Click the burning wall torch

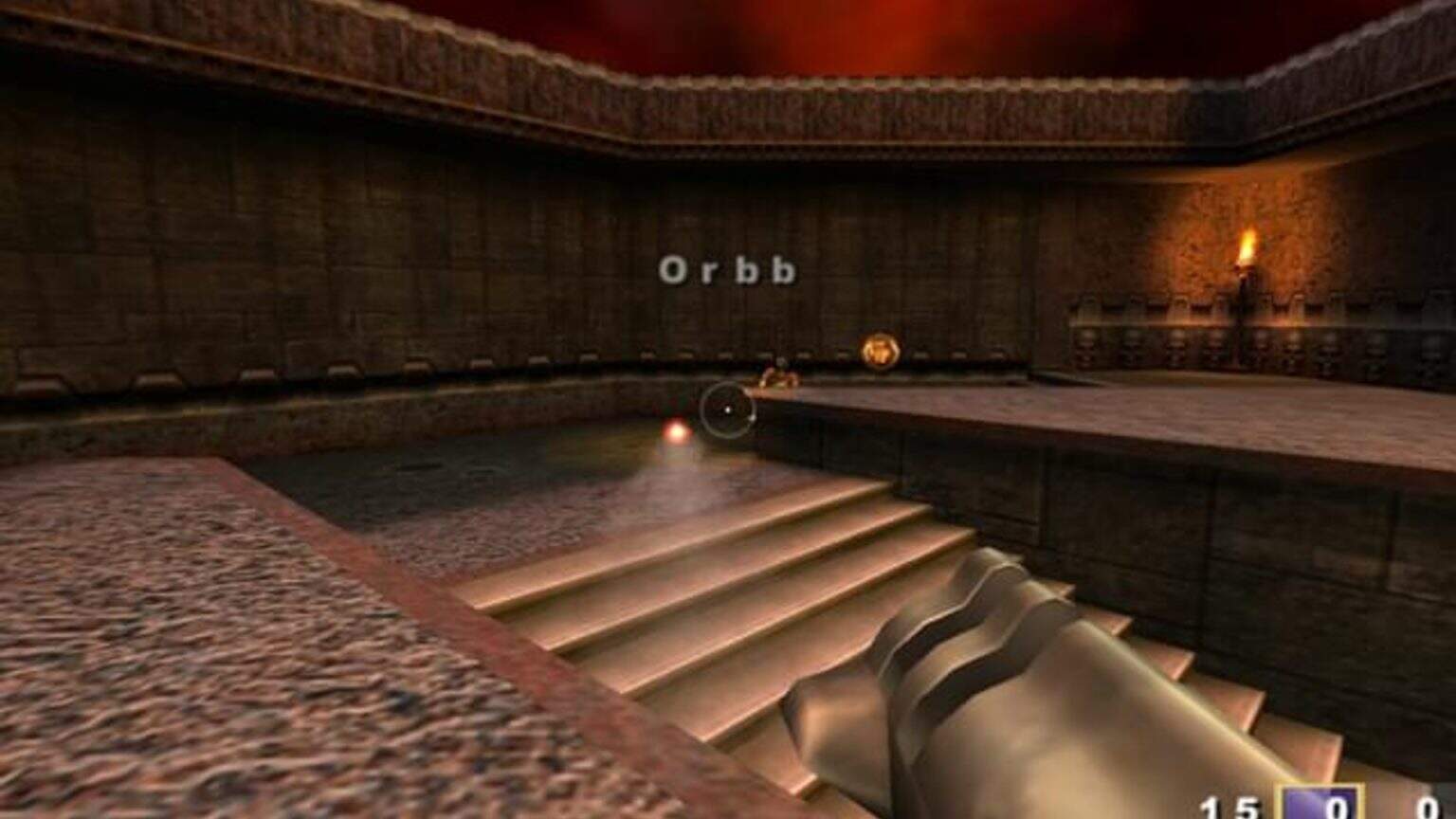coord(1247,256)
